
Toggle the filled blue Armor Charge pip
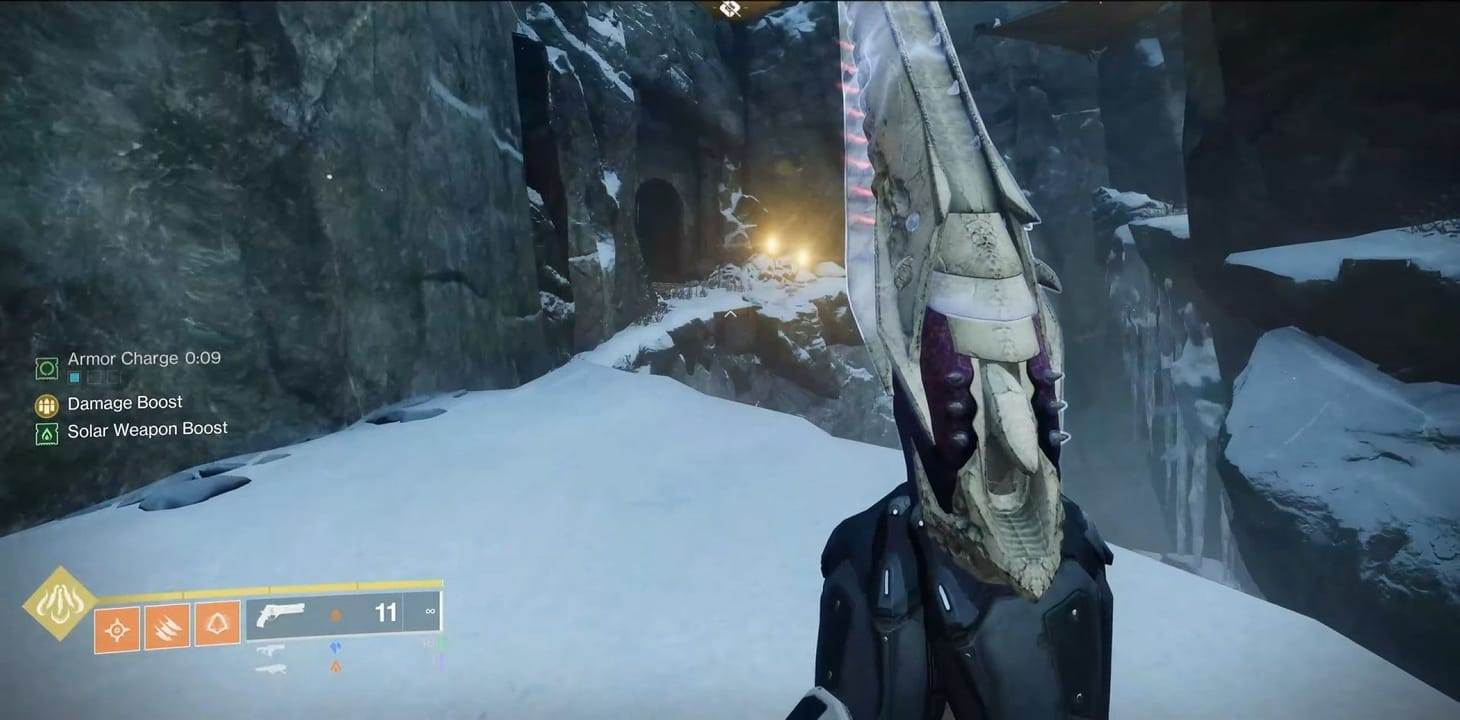pyautogui.click(x=73, y=377)
